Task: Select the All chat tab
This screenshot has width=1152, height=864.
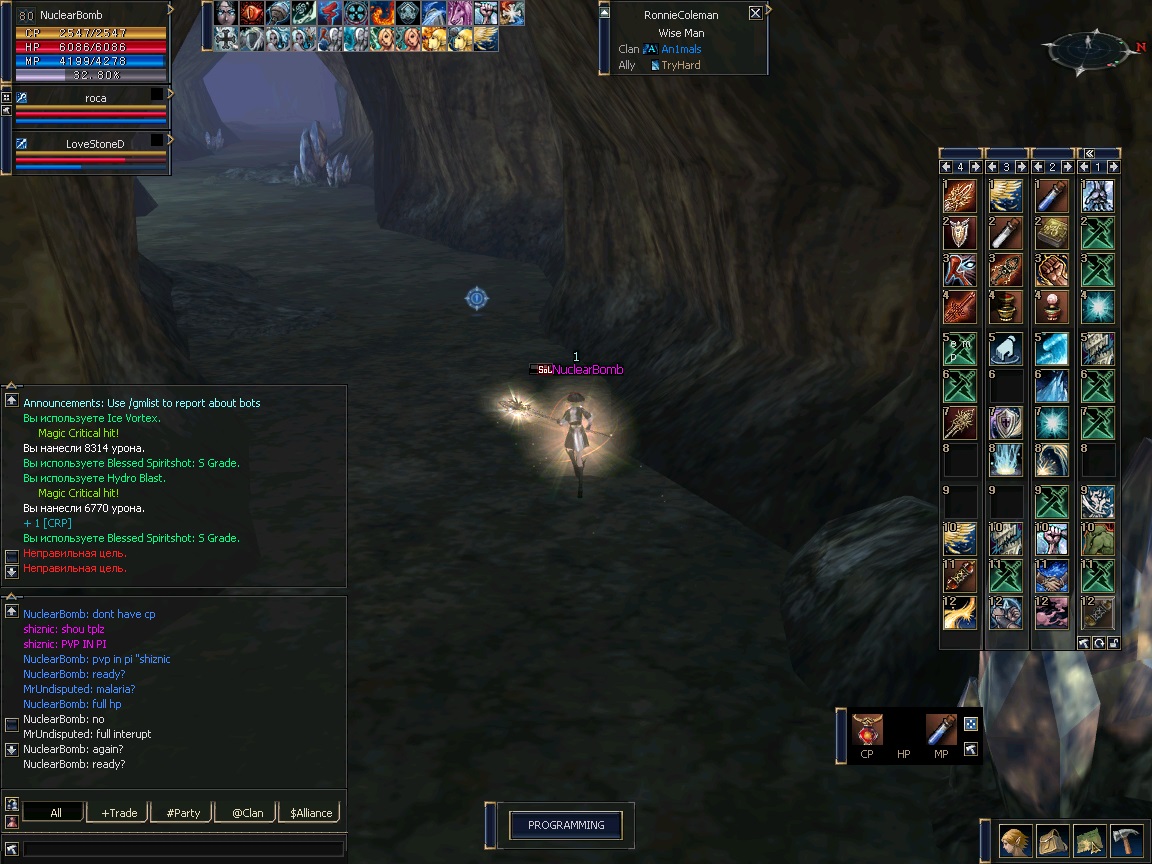Action: coord(56,813)
